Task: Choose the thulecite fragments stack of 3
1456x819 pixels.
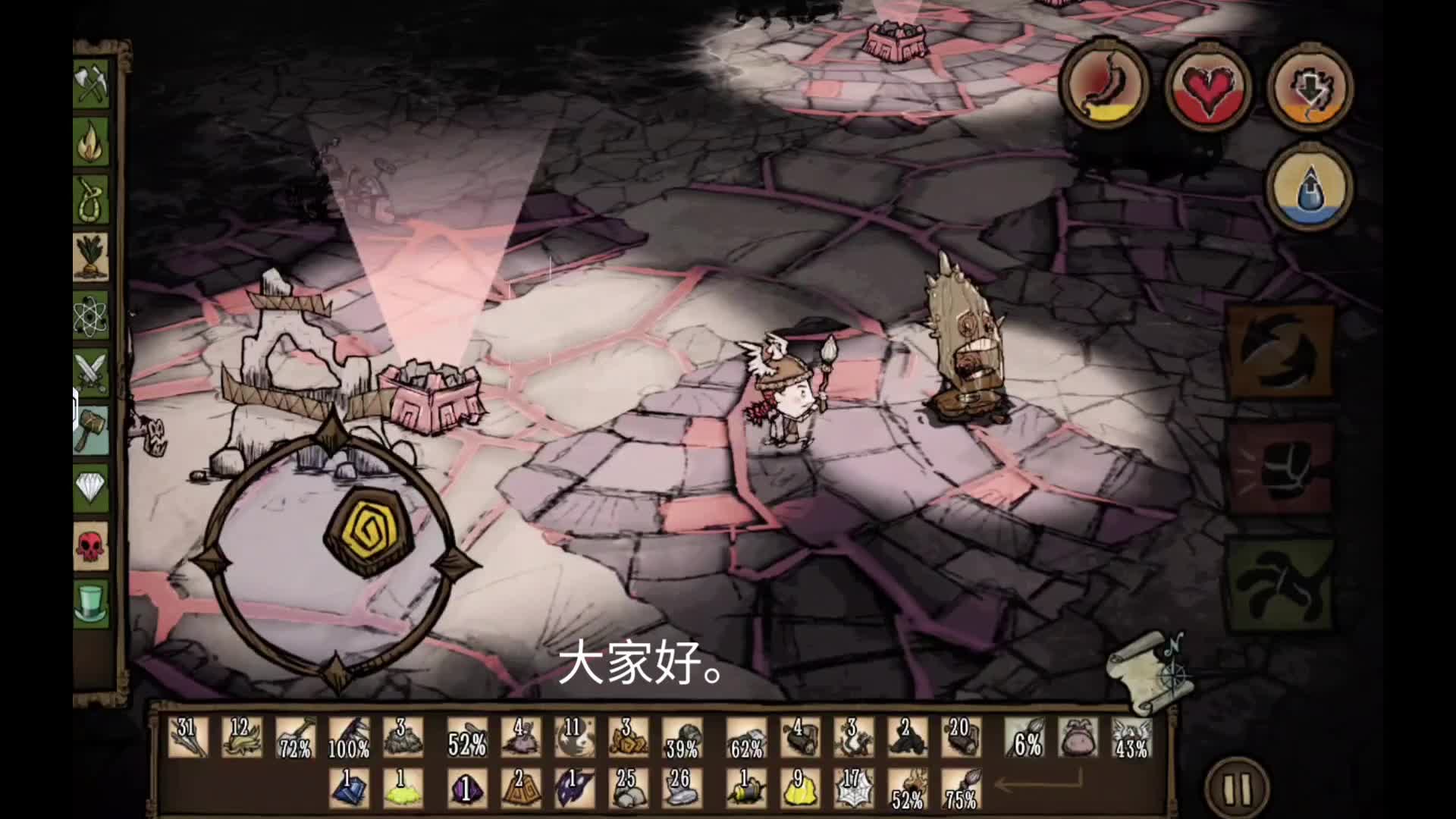Action: tap(628, 738)
